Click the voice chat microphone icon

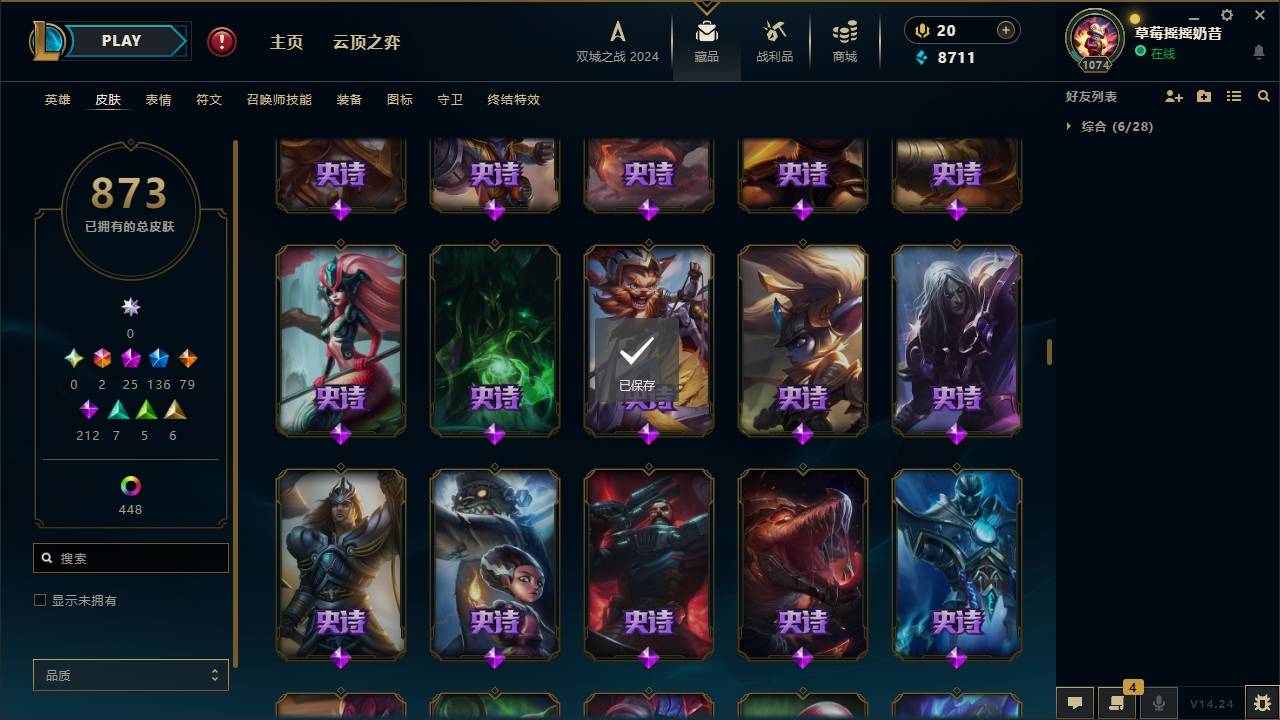(x=1158, y=703)
